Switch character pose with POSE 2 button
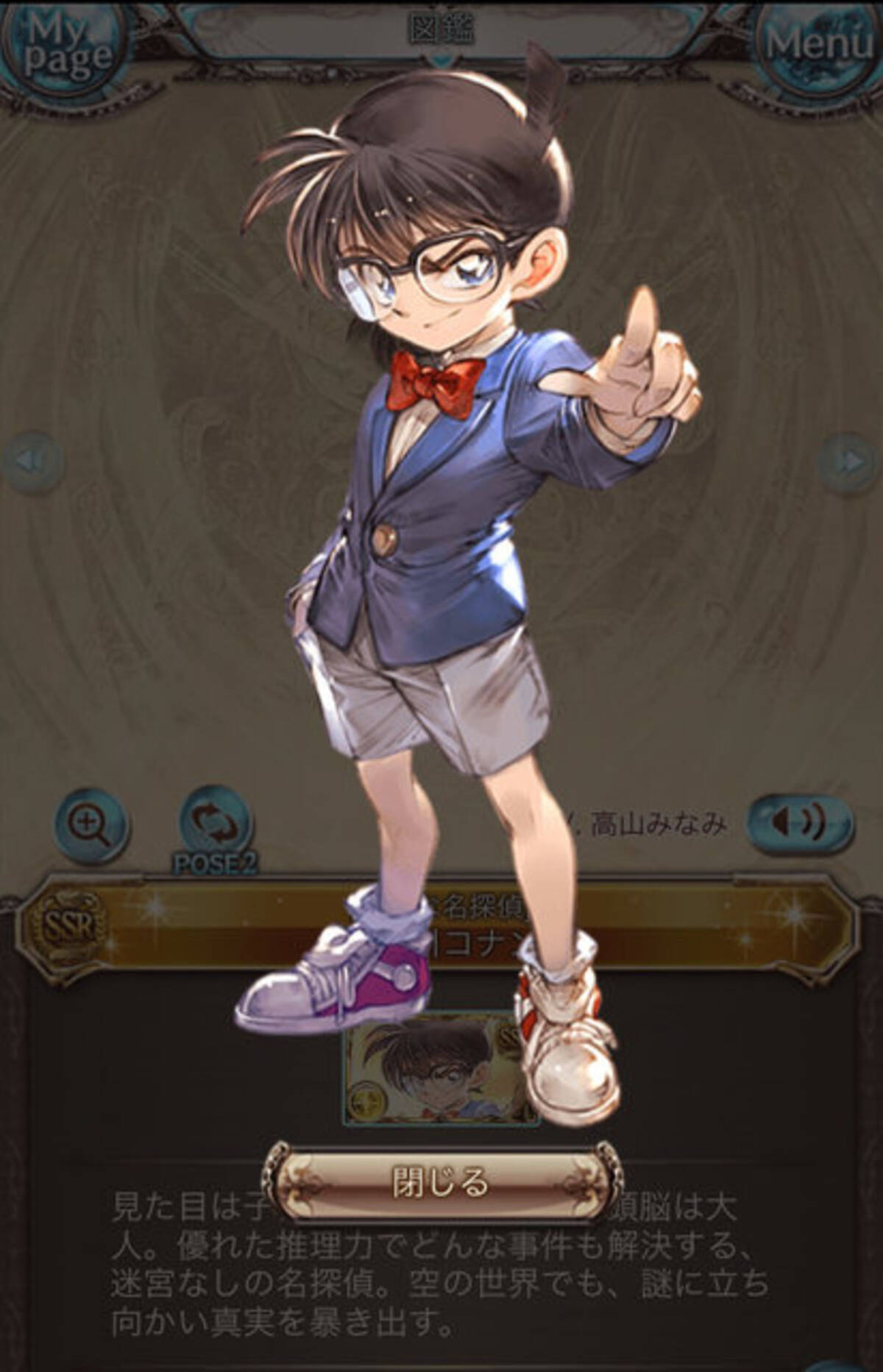883x1372 pixels. 216,824
